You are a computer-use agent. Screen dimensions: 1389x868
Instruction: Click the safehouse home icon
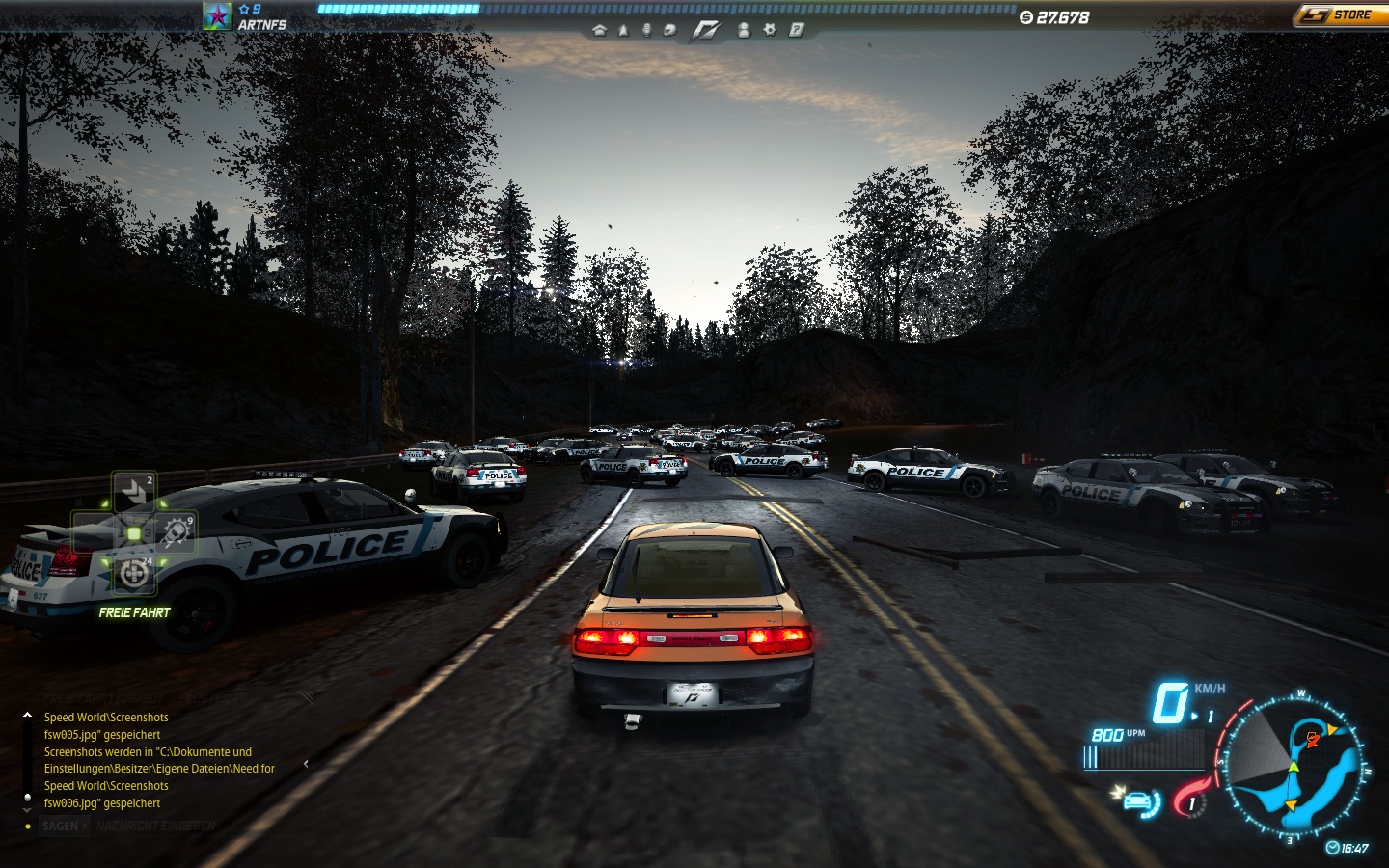point(599,30)
